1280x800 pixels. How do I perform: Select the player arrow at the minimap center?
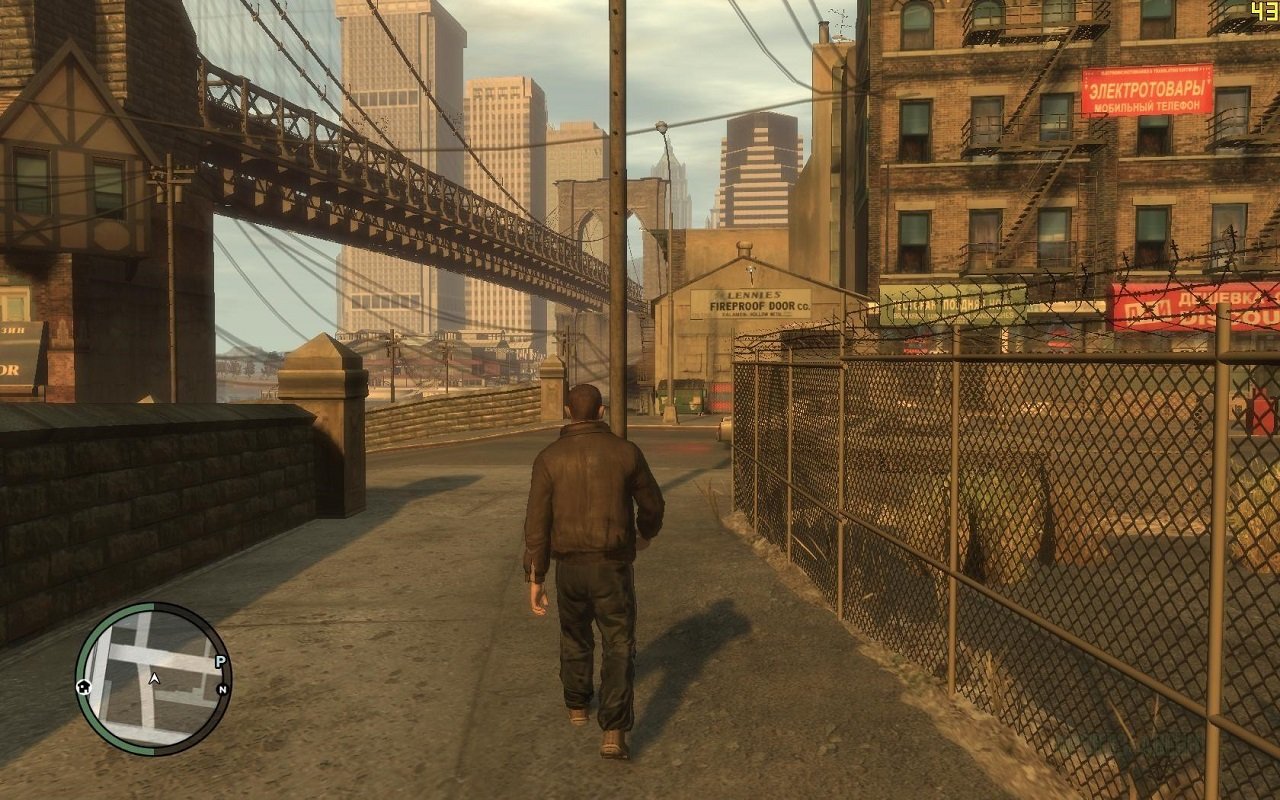154,679
